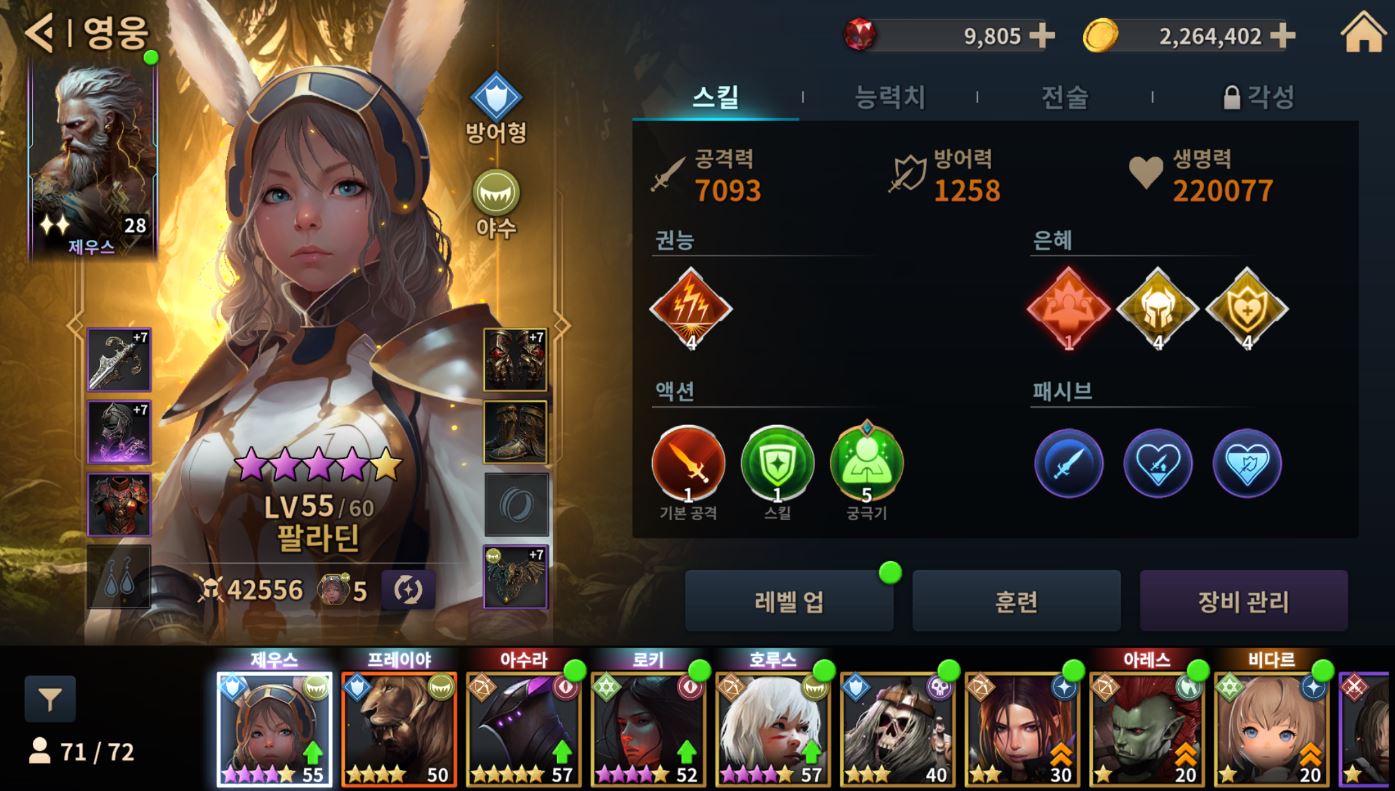Open the home screen via house icon

tap(1364, 34)
